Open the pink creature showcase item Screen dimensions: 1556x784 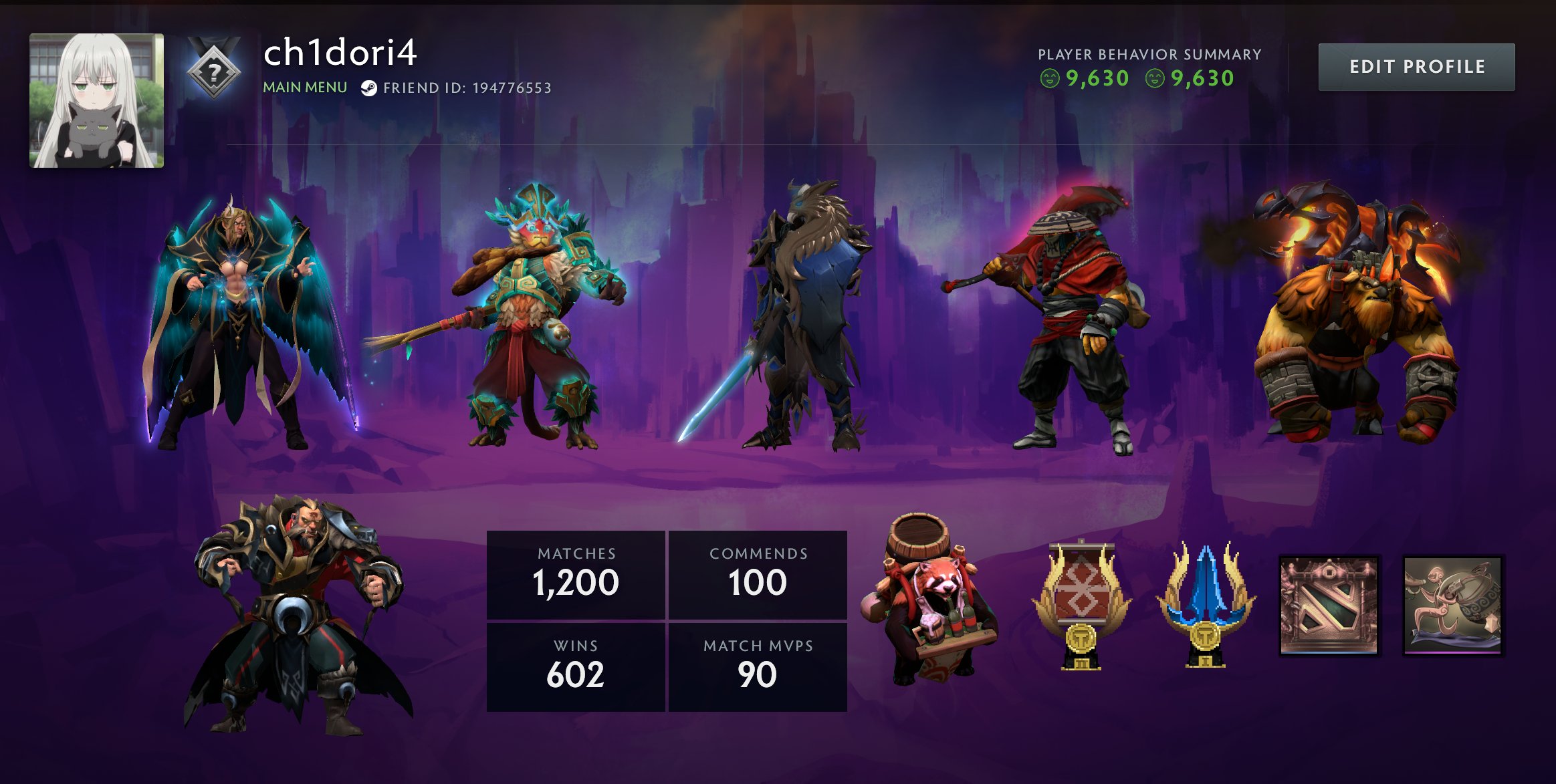coord(1452,606)
